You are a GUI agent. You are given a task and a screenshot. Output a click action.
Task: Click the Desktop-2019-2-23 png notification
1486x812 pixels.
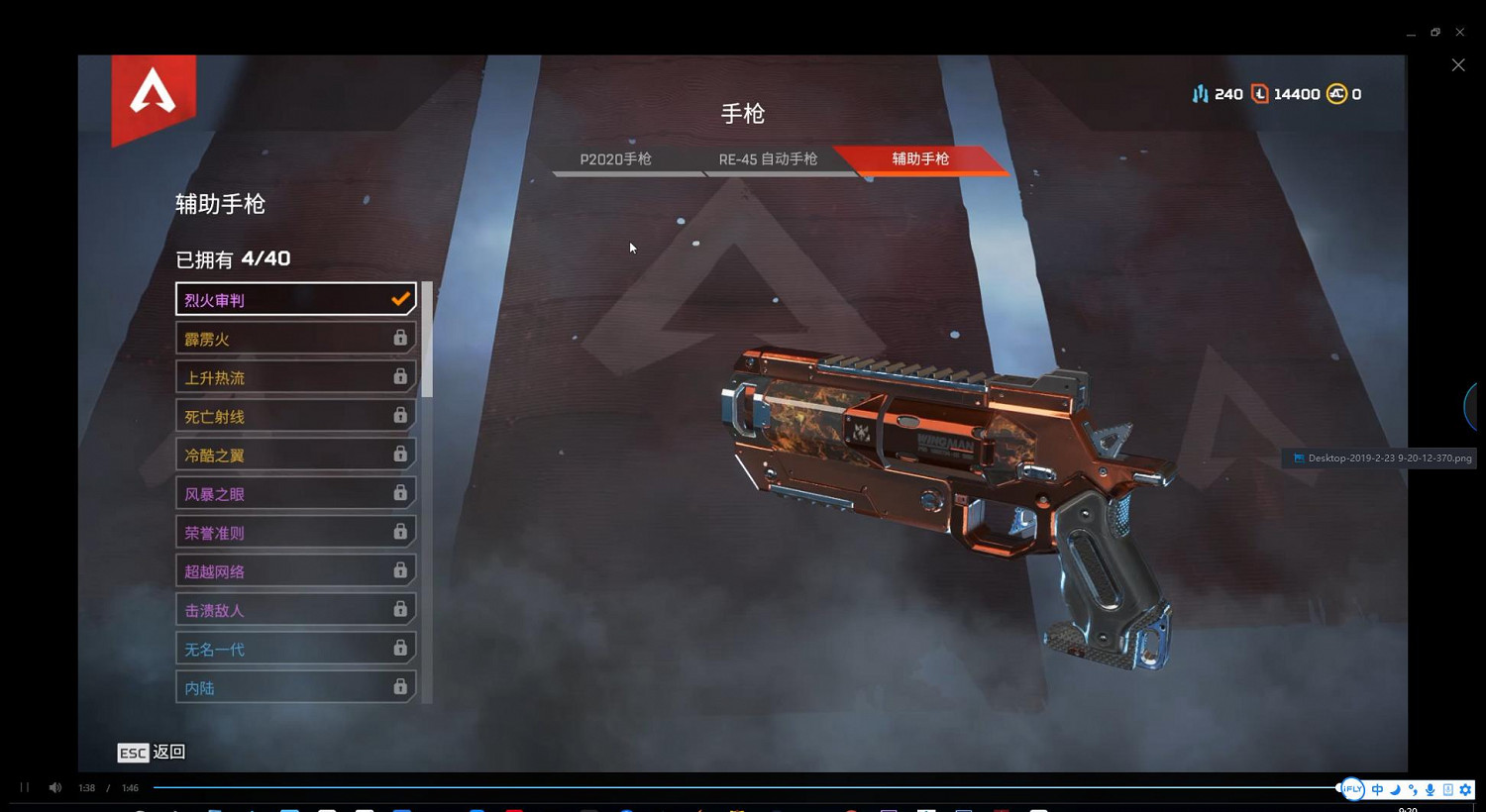click(x=1382, y=457)
